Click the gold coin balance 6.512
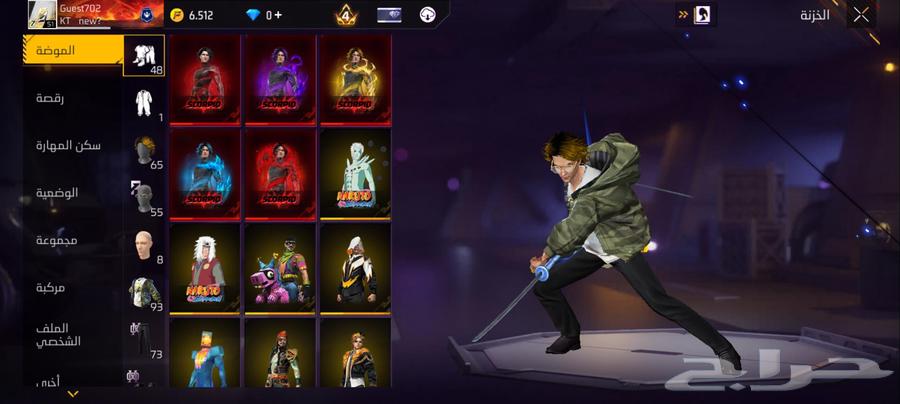 point(193,15)
